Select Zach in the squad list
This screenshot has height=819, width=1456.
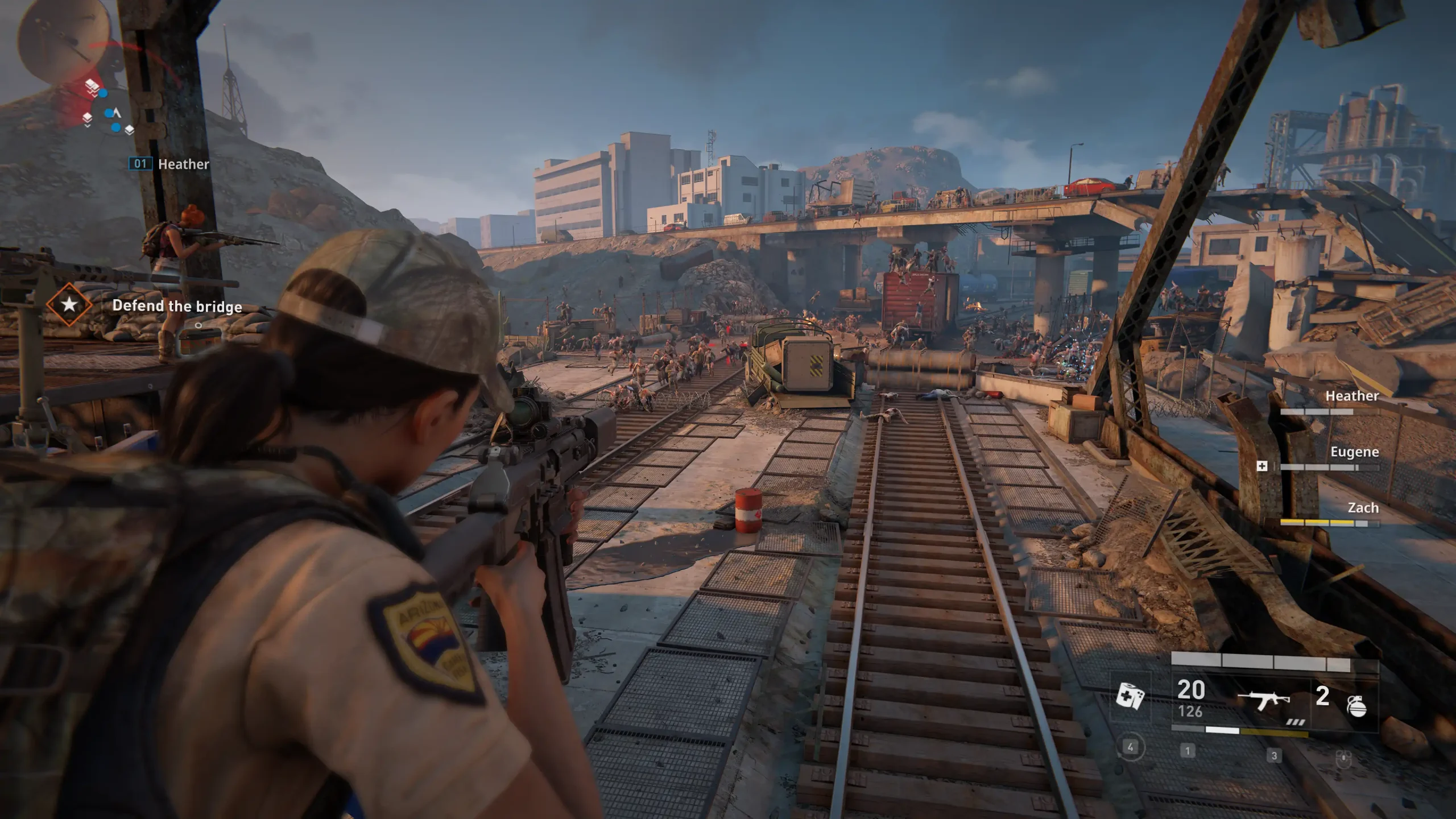tap(1362, 508)
